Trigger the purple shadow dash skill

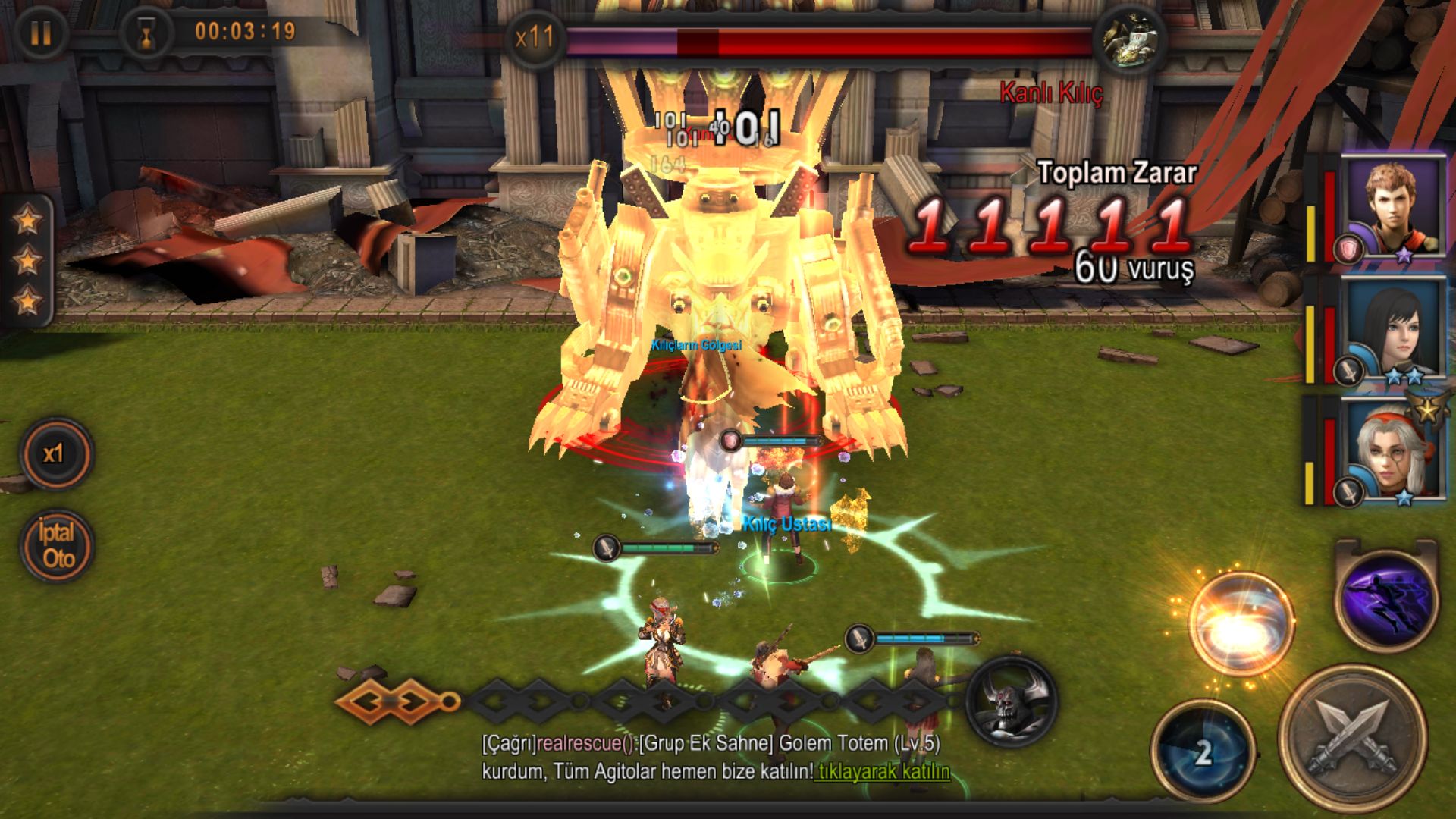click(1387, 600)
